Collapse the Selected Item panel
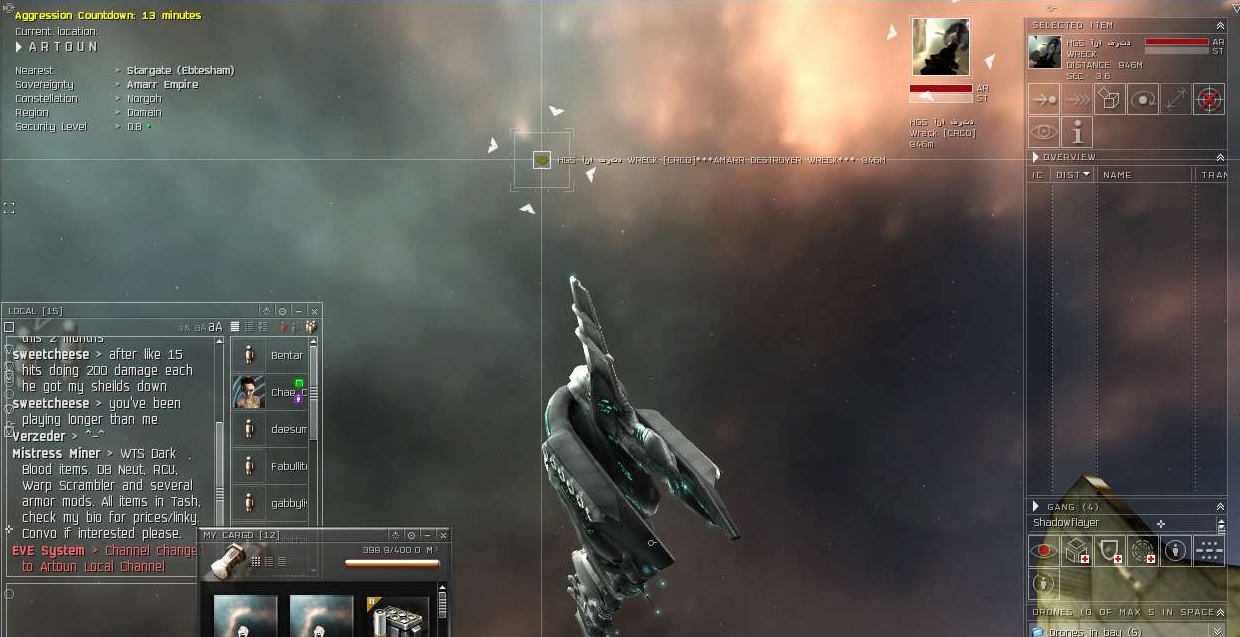This screenshot has width=1240, height=637. coord(1220,25)
